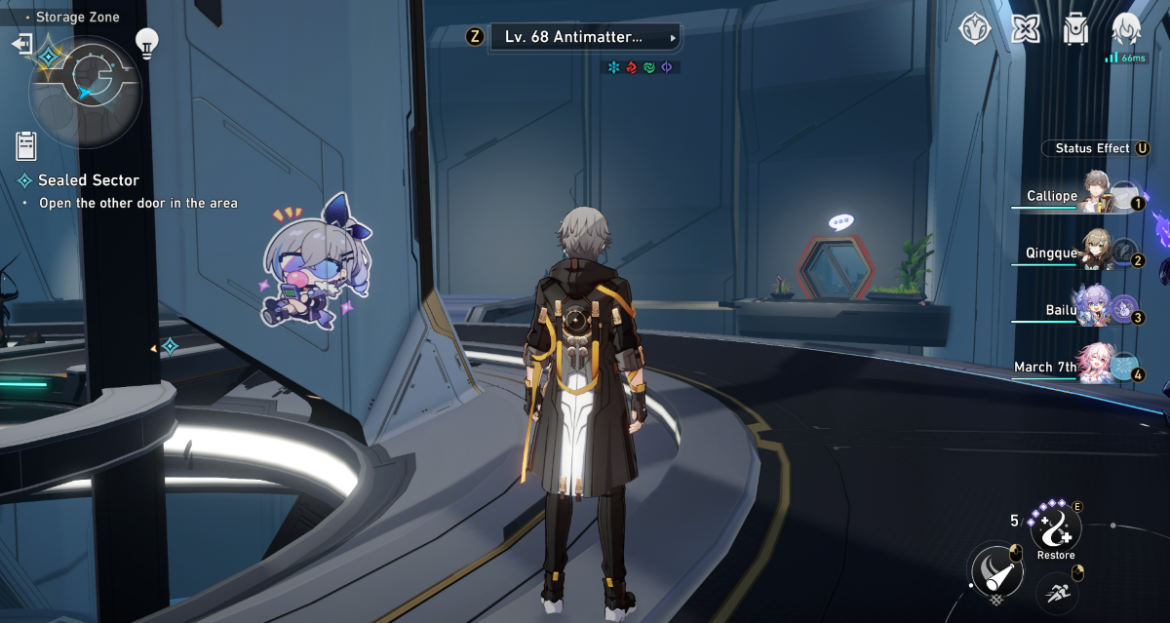
Task: Open the backpack inventory icon
Action: click(1076, 29)
